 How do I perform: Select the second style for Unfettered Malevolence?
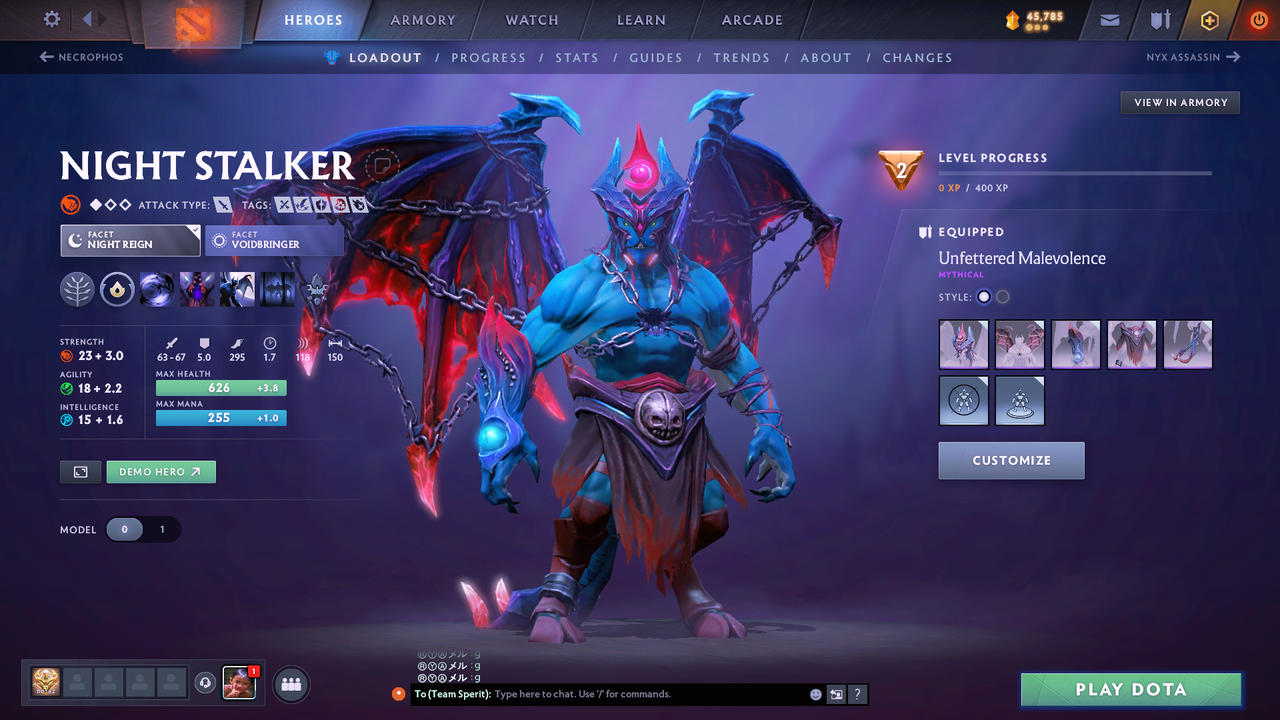(1002, 296)
